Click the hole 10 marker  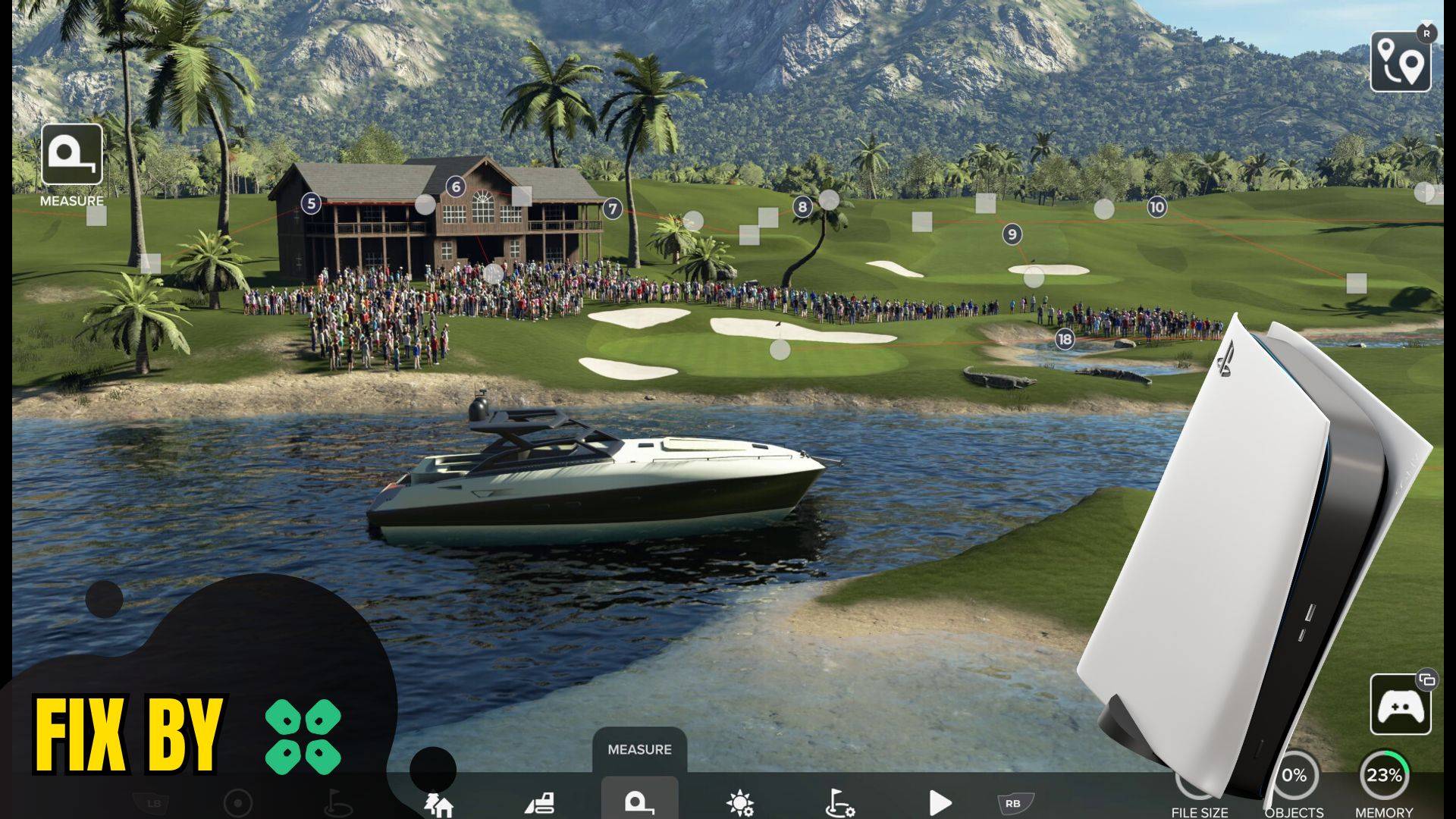pos(1156,207)
